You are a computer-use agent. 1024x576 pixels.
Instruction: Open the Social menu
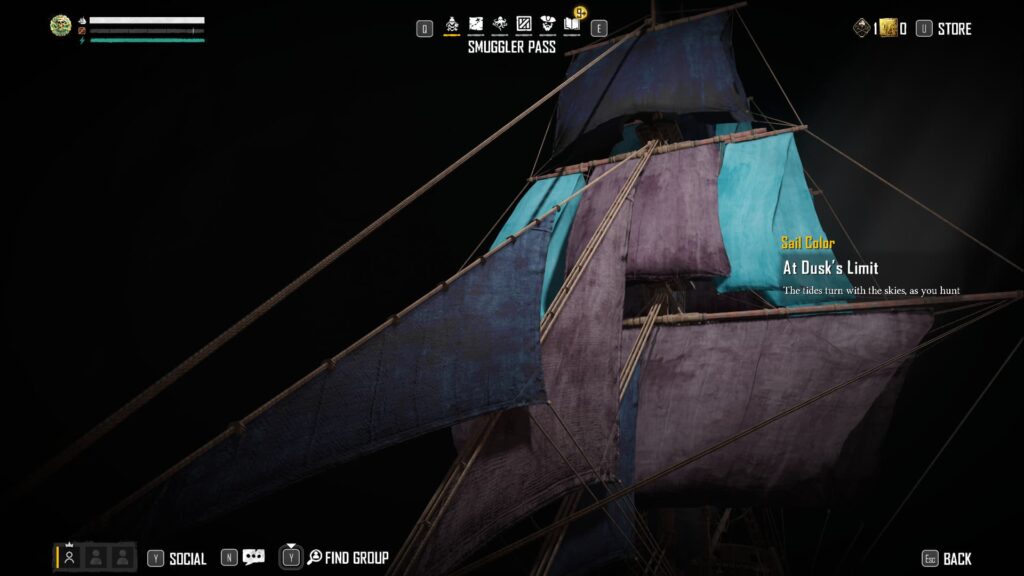tap(187, 559)
